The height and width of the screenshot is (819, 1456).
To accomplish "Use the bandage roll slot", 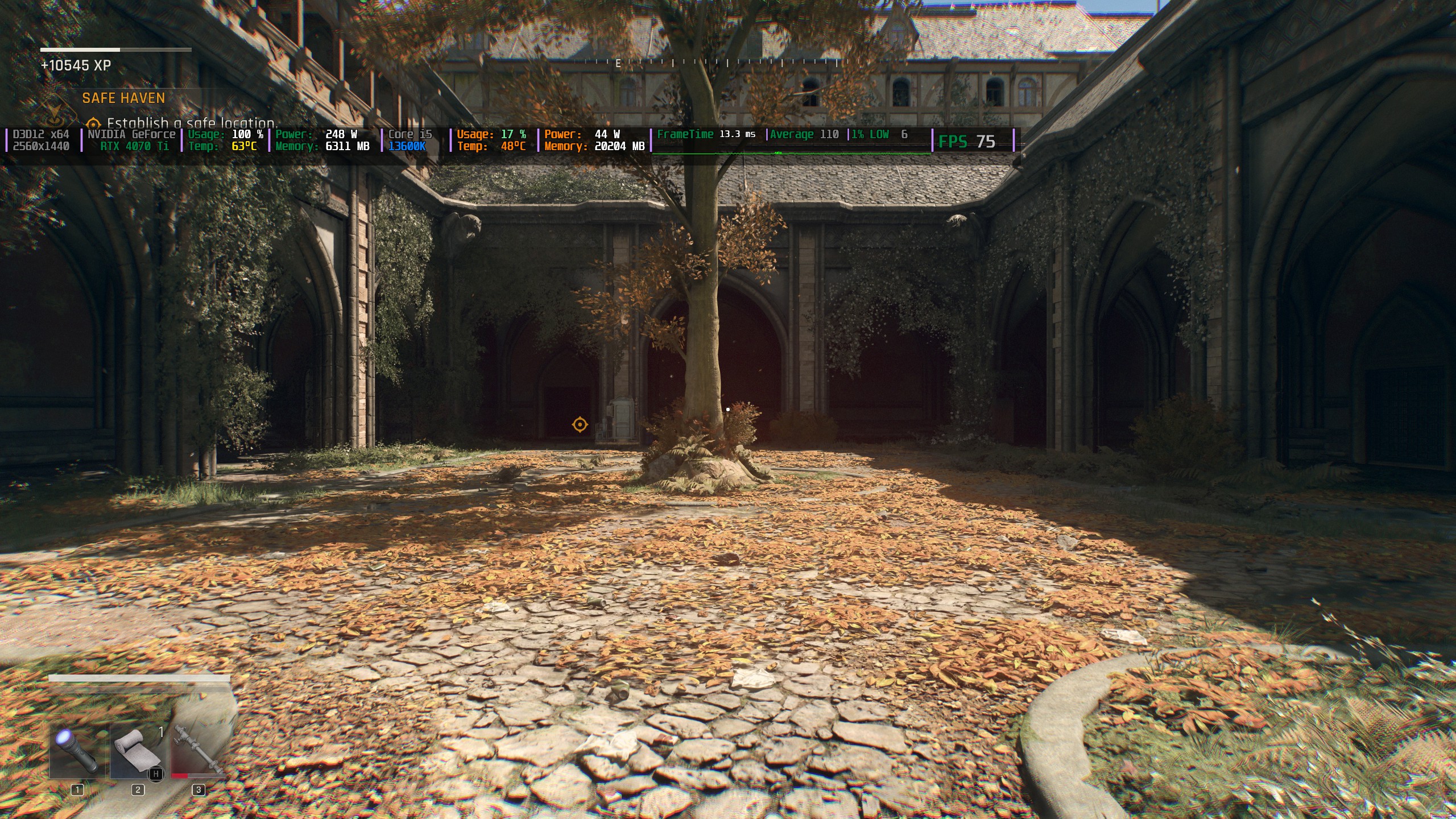I will [138, 751].
